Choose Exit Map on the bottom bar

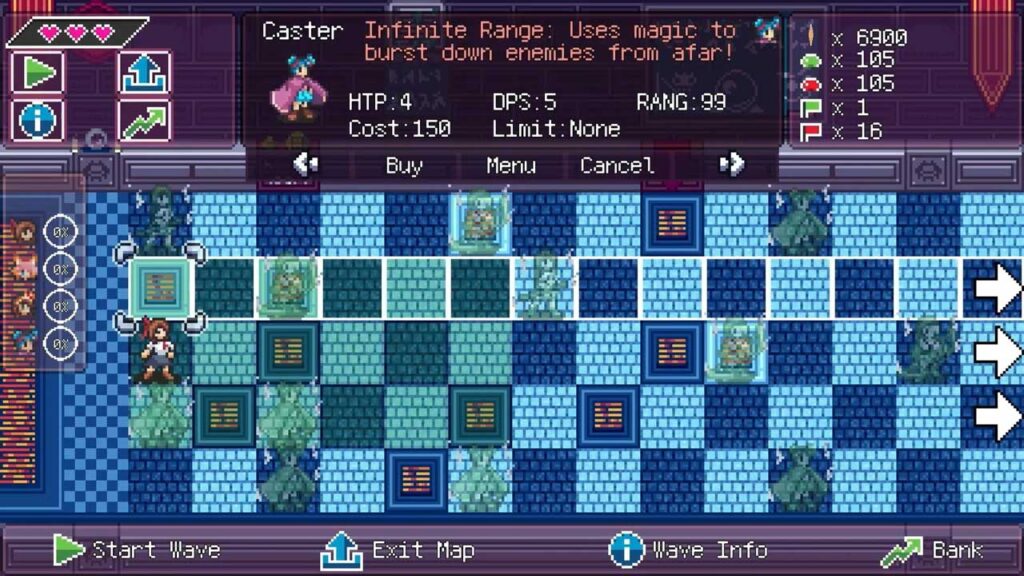[x=397, y=550]
